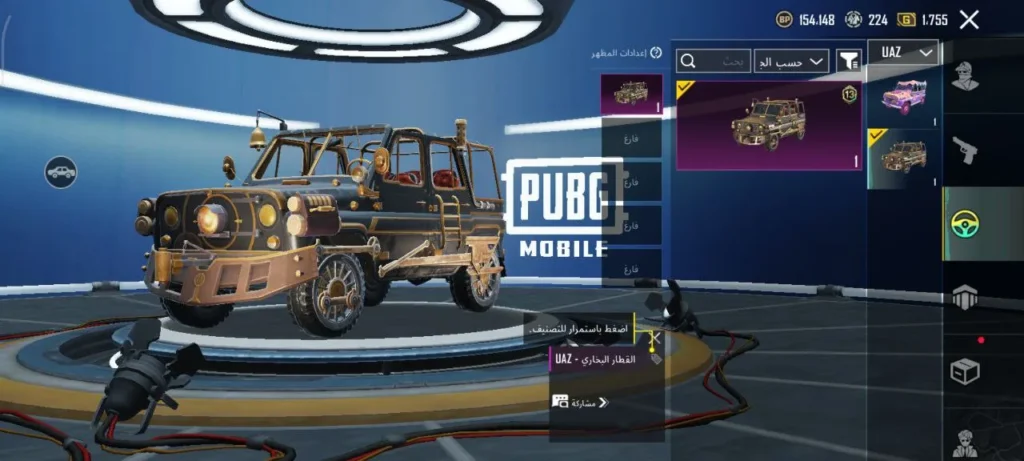Select the large steampunk UAZ skin card

pos(768,125)
